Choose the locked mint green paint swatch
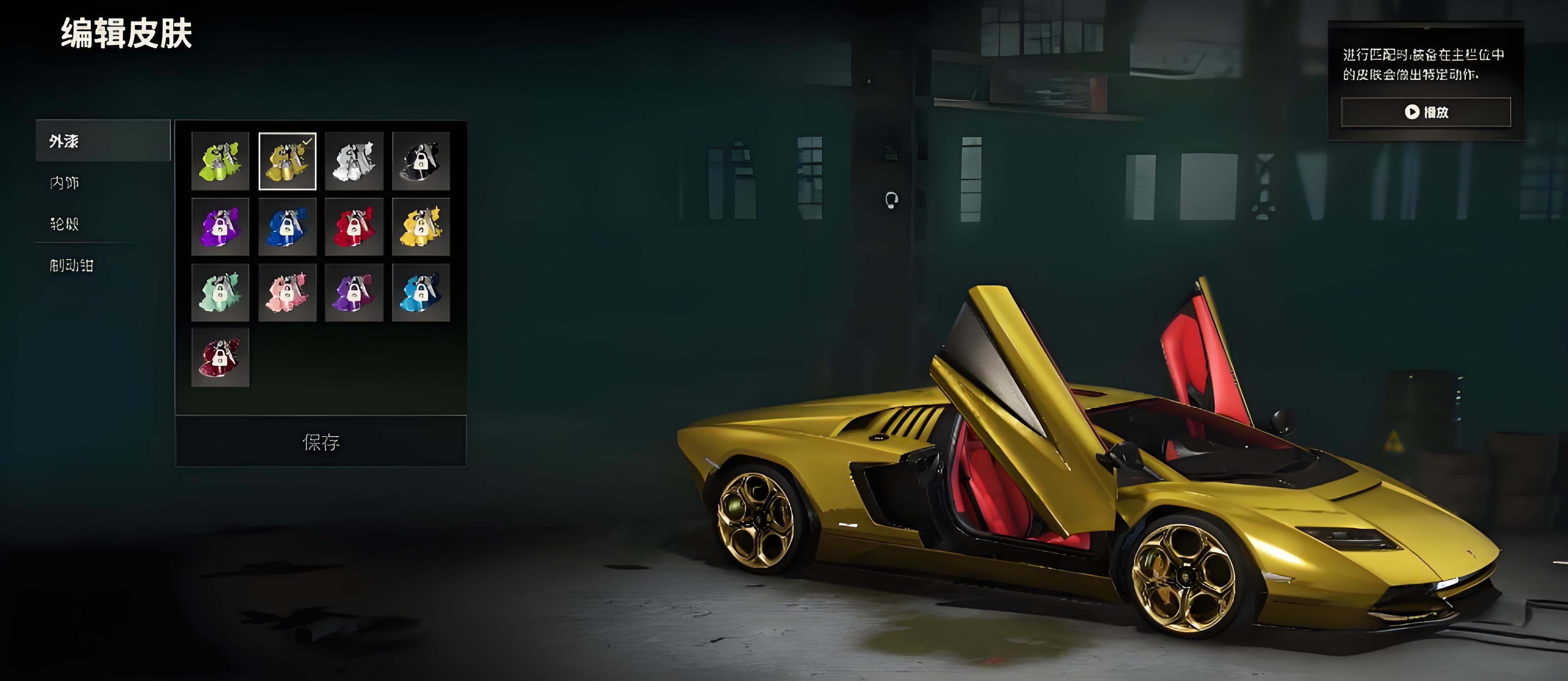The height and width of the screenshot is (681, 1568). [x=220, y=292]
